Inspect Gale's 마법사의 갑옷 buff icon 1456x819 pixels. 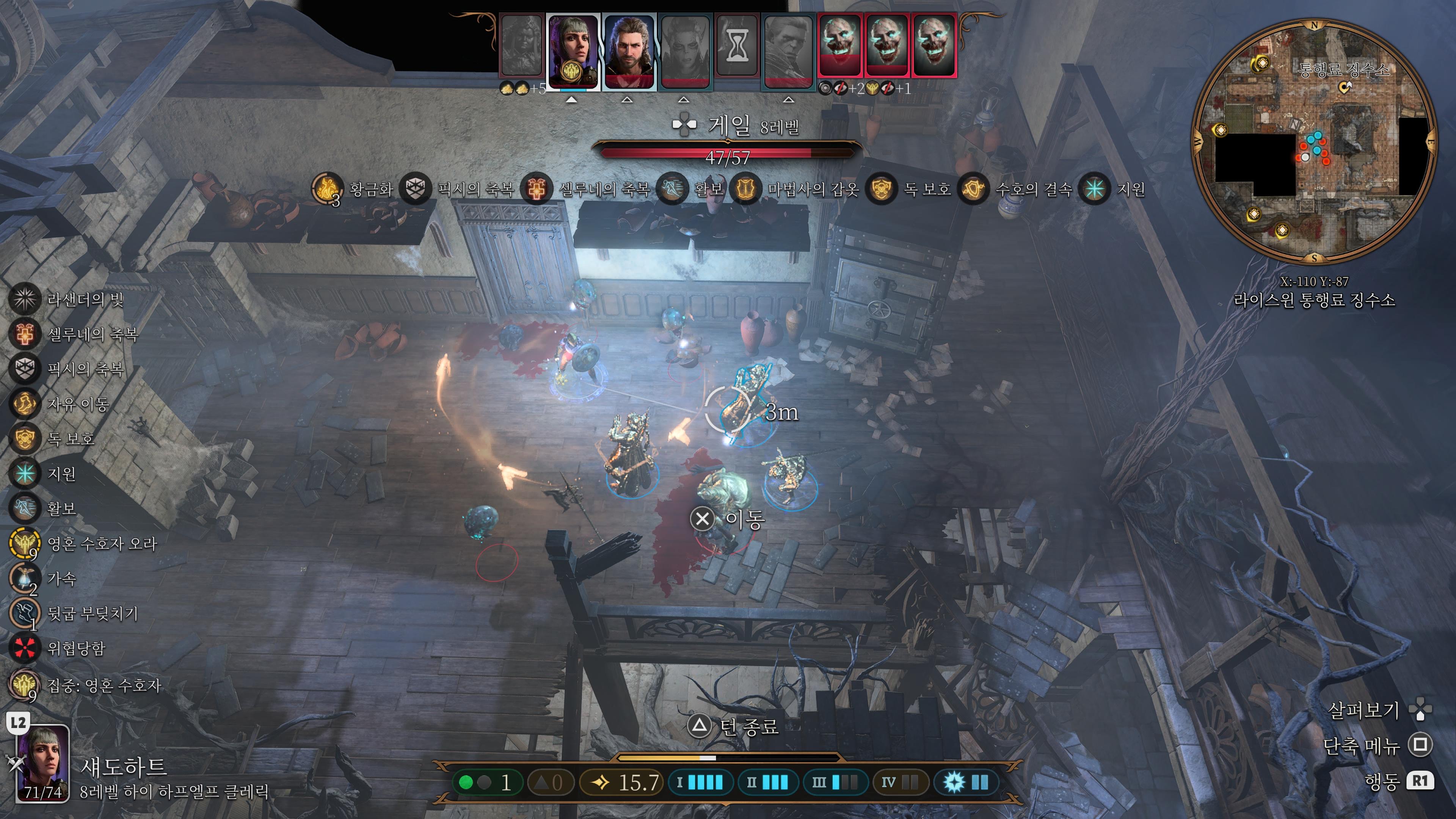[x=745, y=189]
